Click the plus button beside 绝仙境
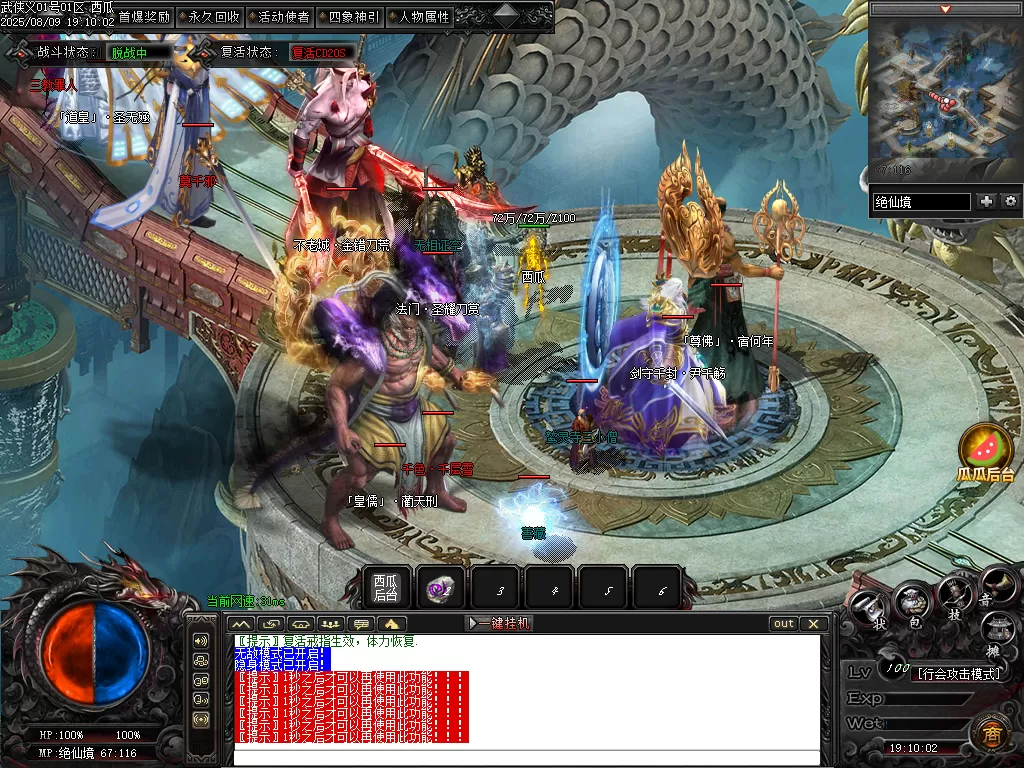1024x768 pixels. click(987, 201)
